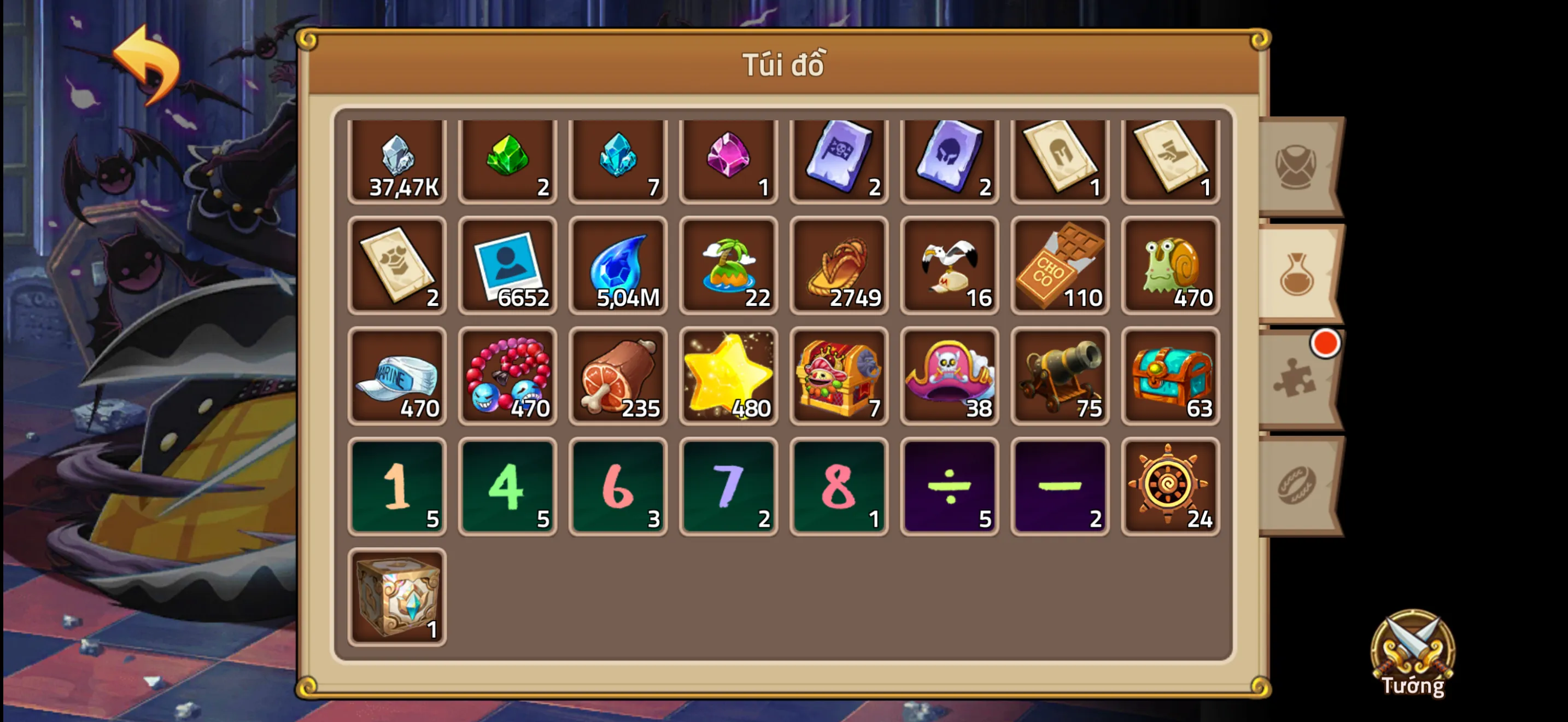
Task: Select the number 8 tile item
Action: coord(840,485)
